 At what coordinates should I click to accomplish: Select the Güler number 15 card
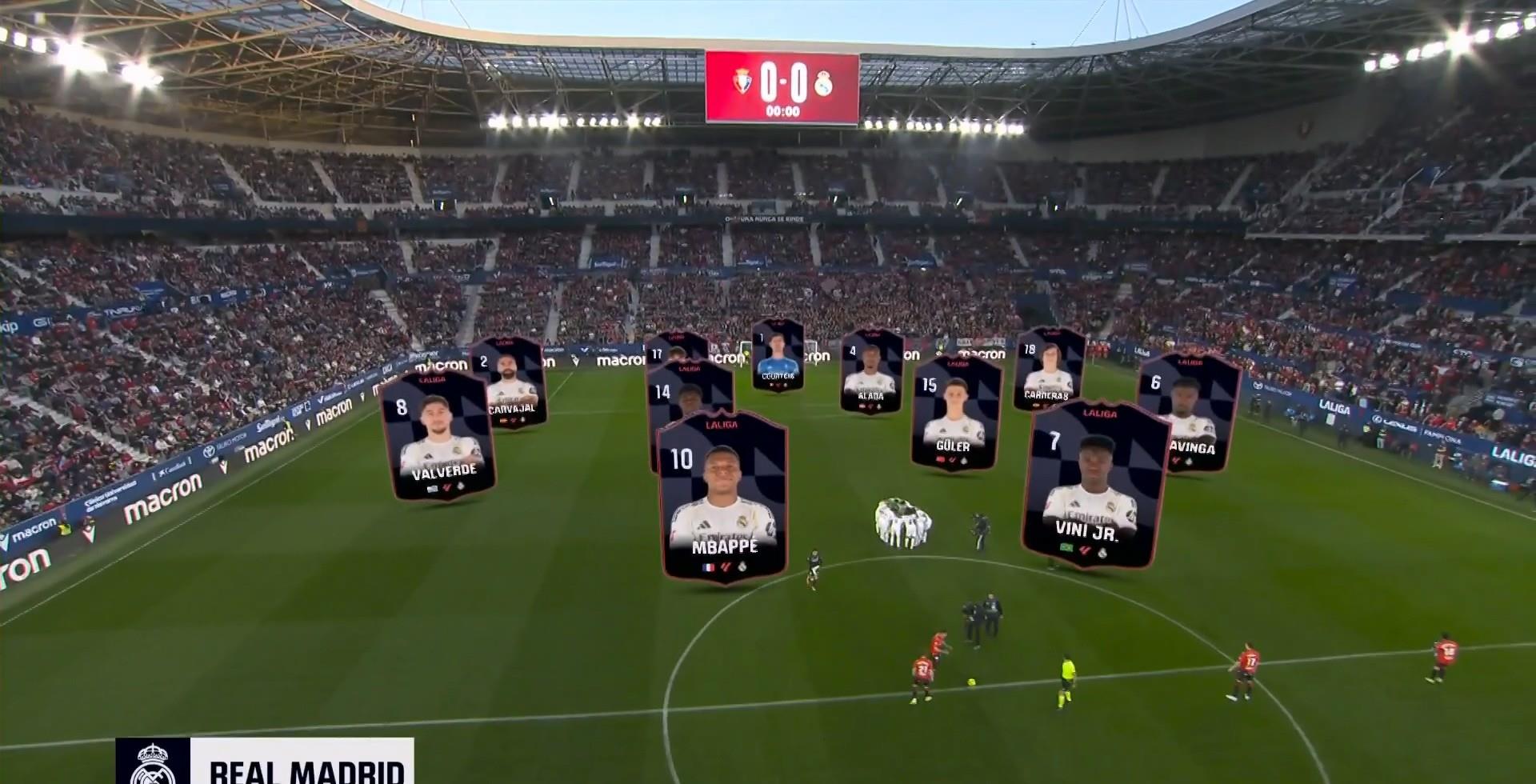tap(955, 412)
